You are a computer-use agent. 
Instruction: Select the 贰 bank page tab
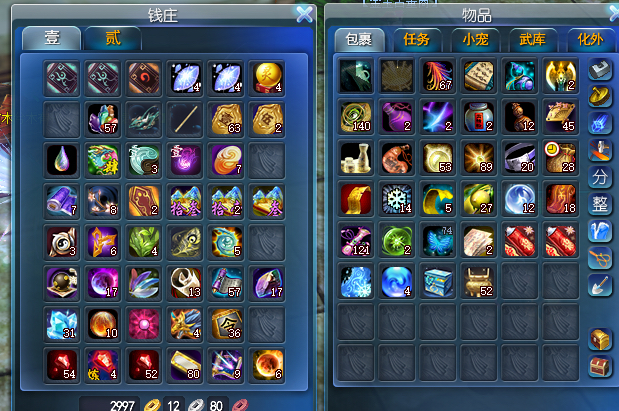pyautogui.click(x=114, y=38)
